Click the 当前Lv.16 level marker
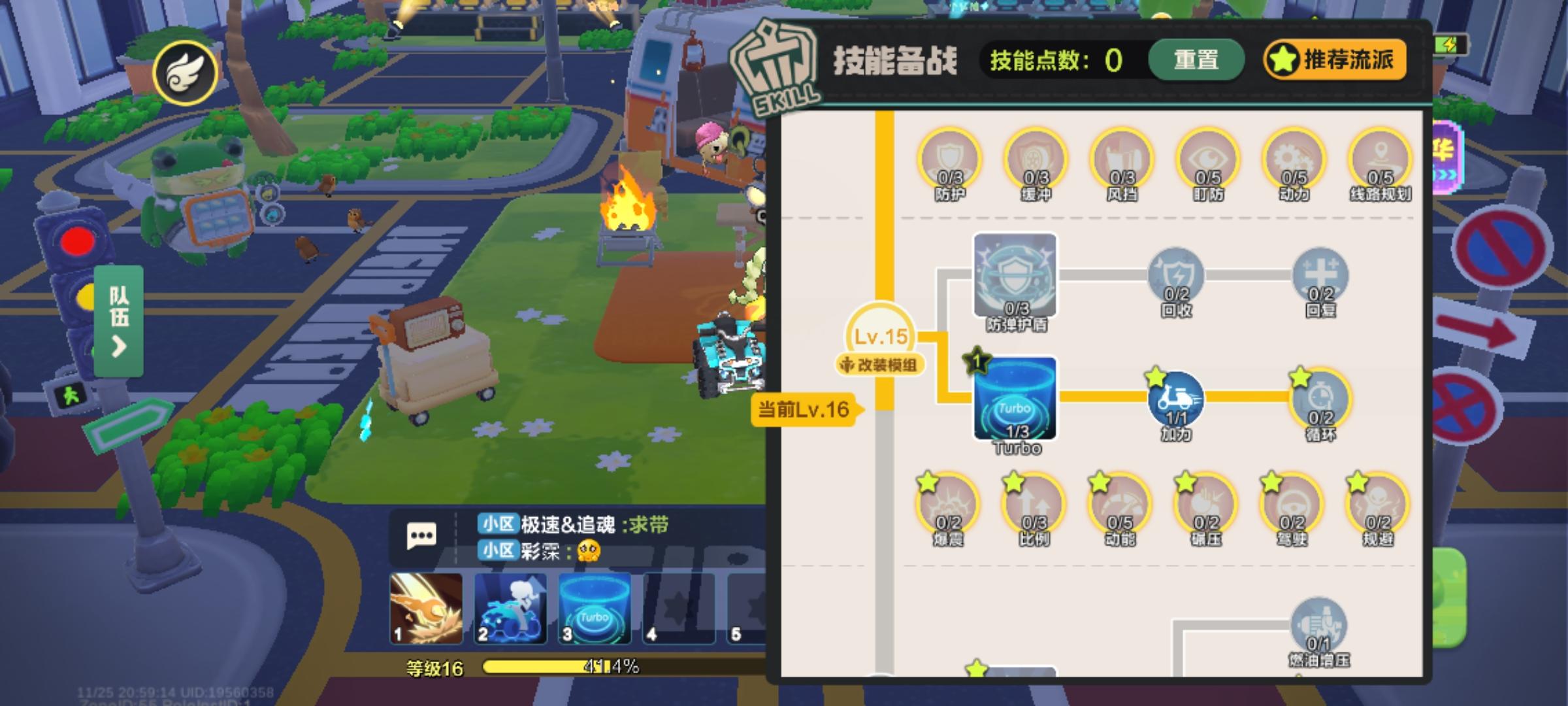Screen dimensions: 1568x706 click(805, 410)
